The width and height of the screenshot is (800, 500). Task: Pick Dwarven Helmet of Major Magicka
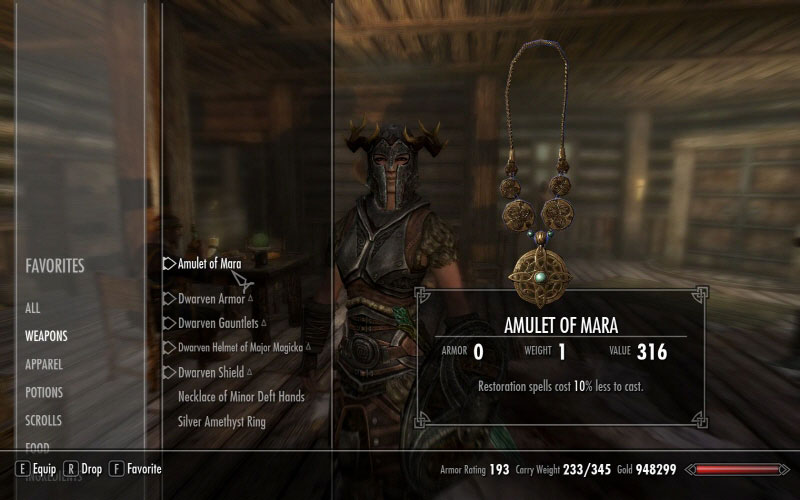tap(240, 347)
